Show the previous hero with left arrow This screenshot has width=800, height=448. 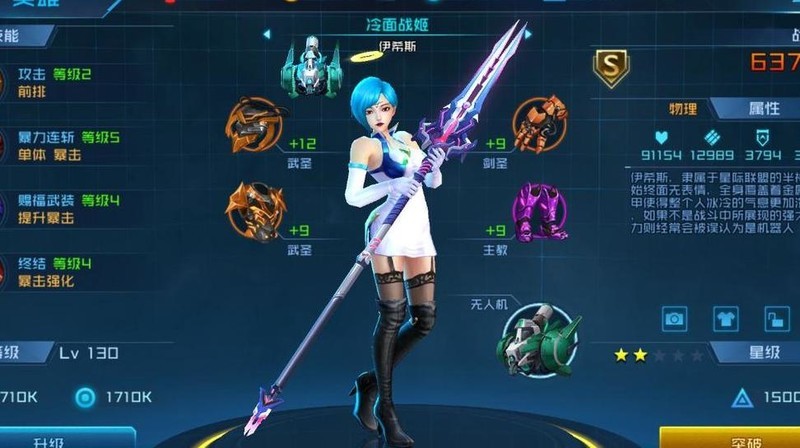267,34
